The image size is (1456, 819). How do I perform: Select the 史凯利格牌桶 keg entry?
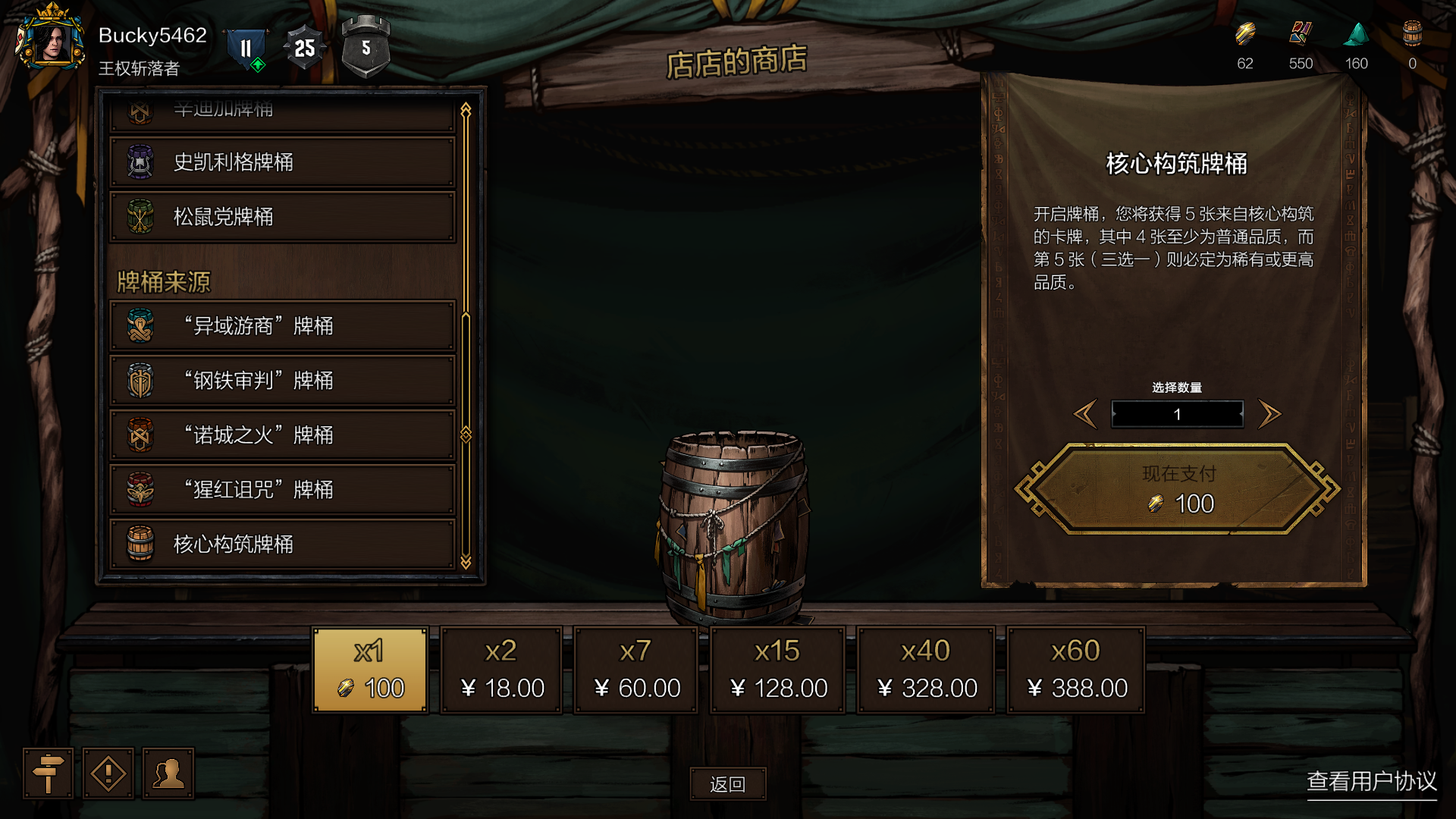tap(282, 162)
